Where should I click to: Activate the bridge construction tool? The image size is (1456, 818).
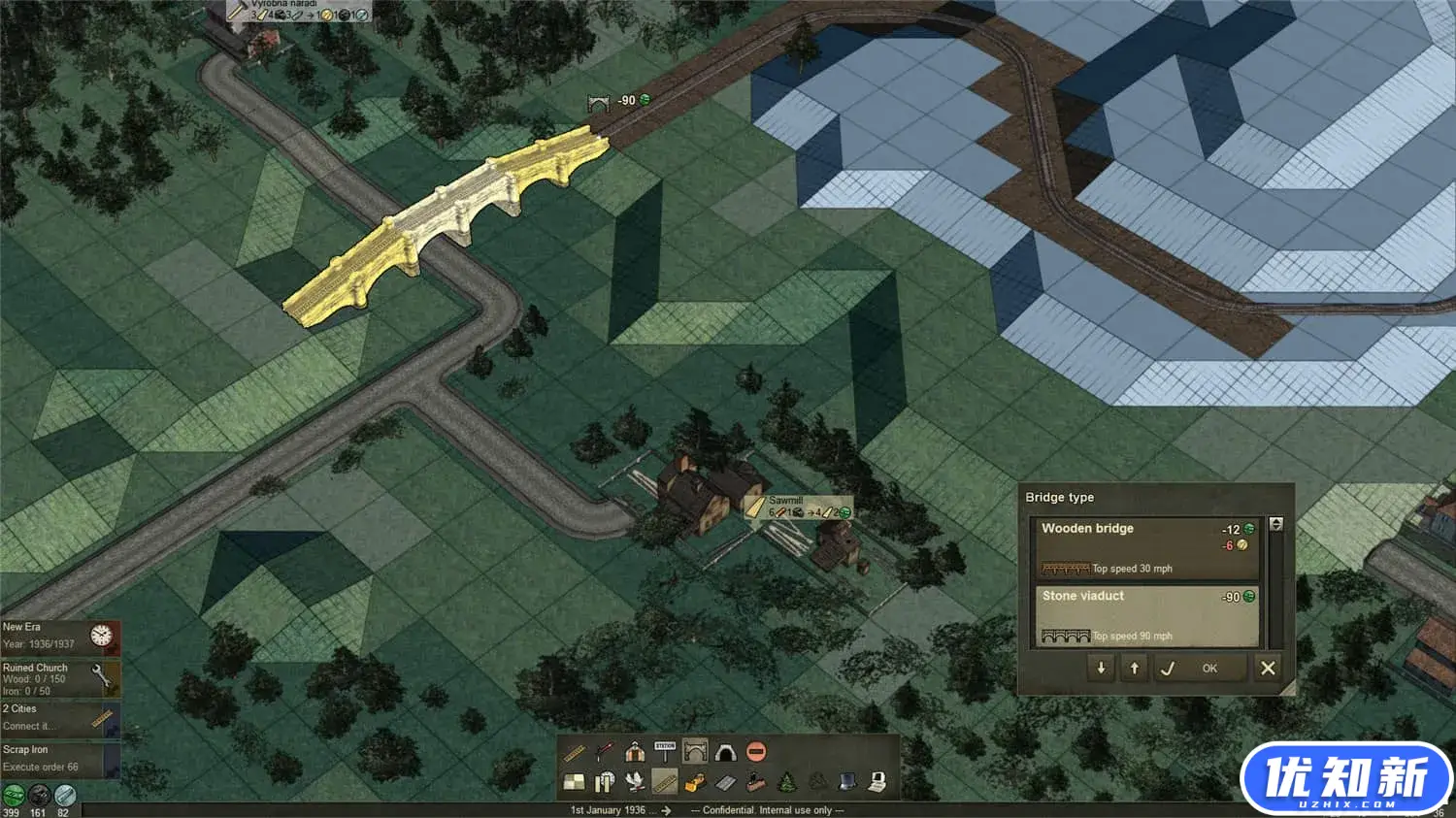[x=695, y=751]
